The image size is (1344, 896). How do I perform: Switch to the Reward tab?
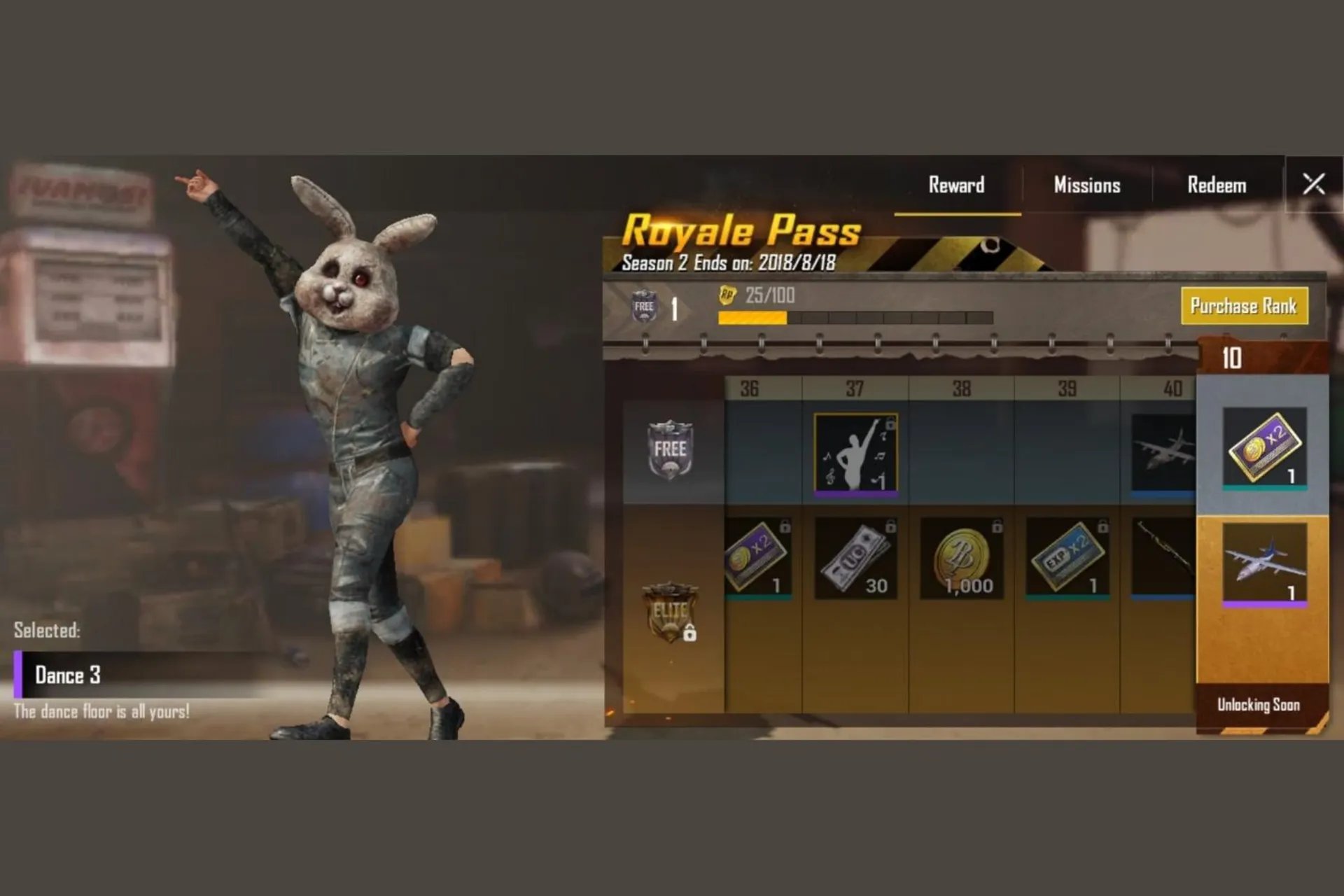[x=956, y=185]
